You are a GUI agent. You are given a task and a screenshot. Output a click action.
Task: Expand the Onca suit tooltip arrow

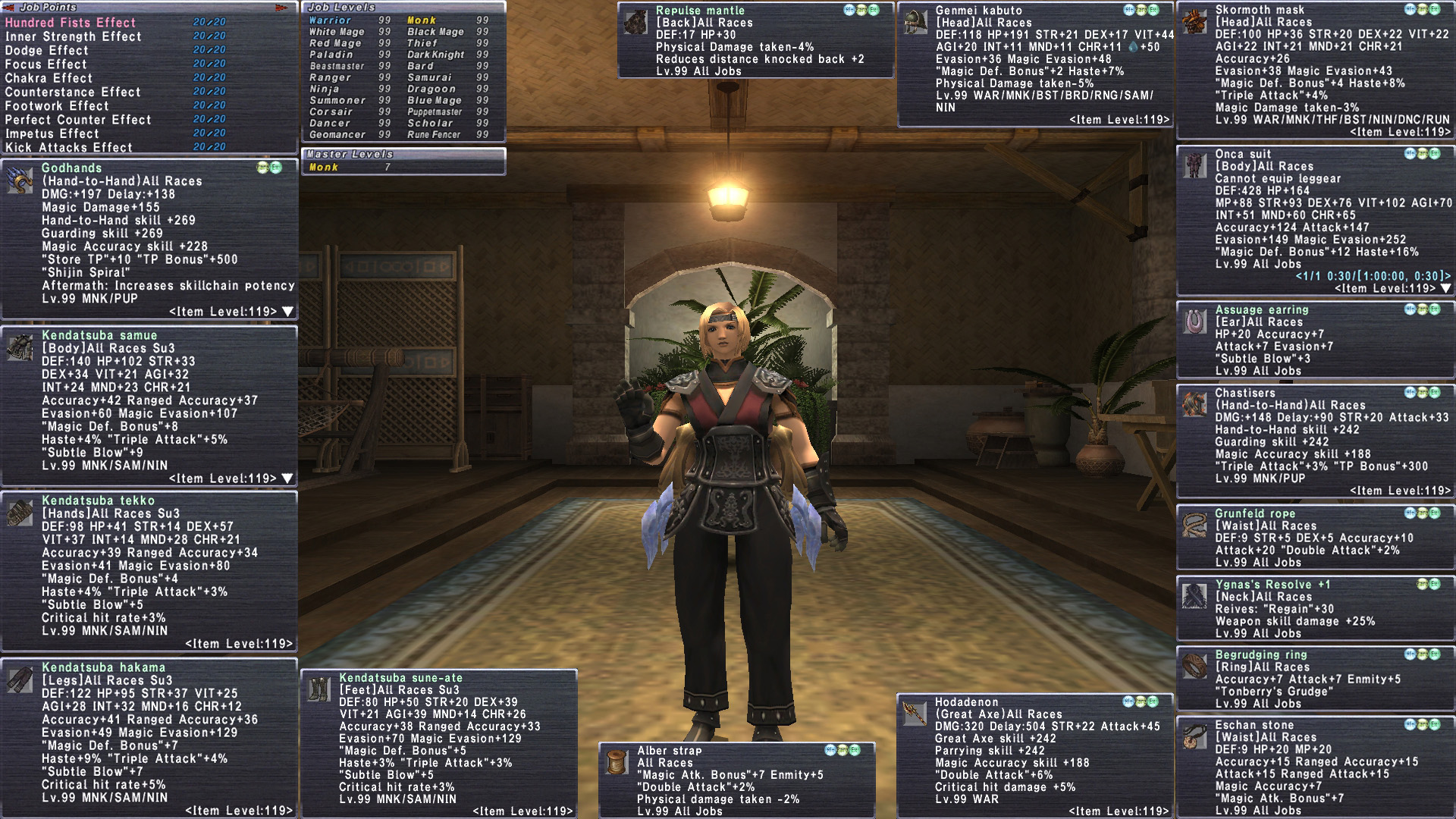pyautogui.click(x=1445, y=288)
